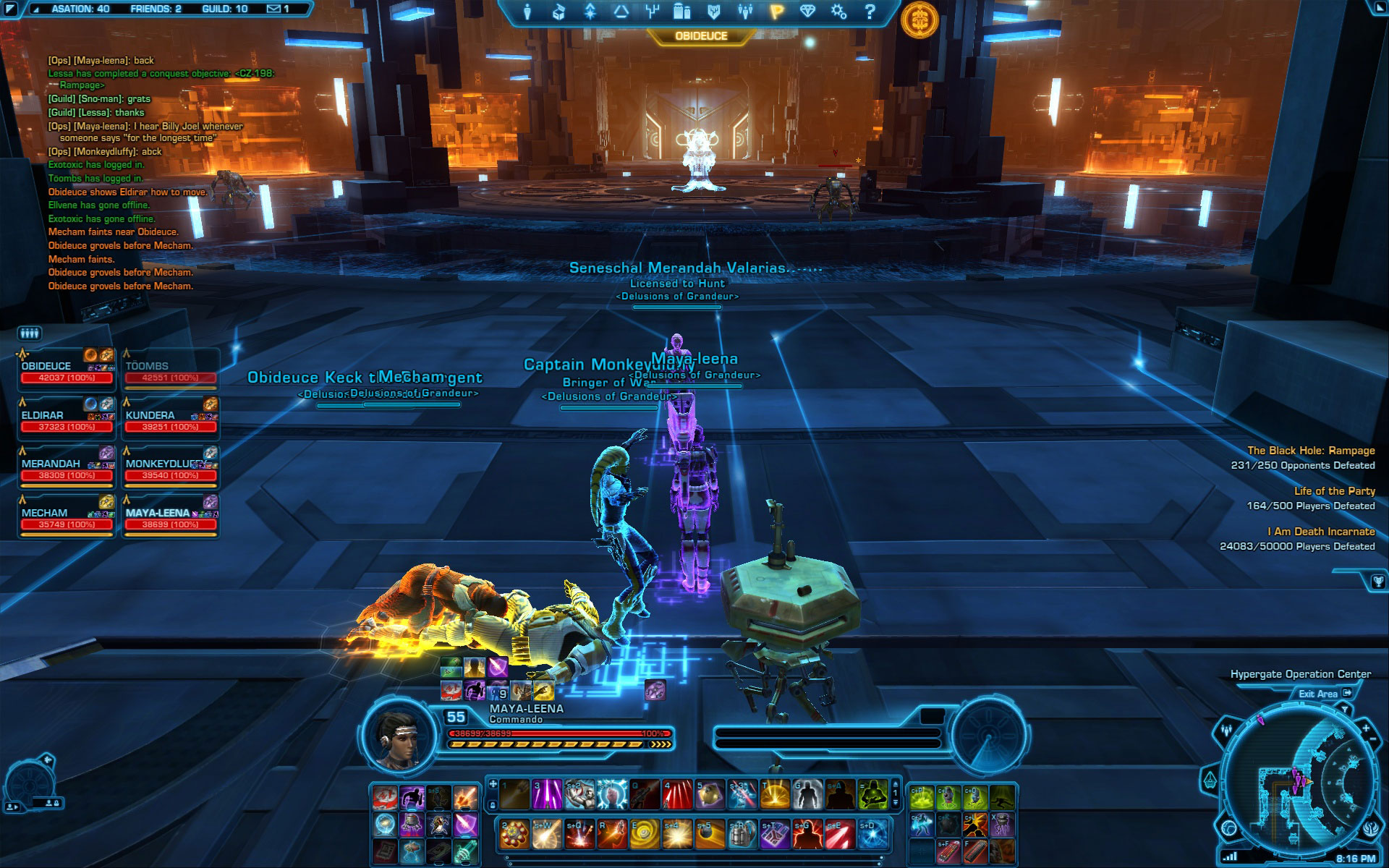Open preferences with the gear icon
Image resolution: width=1389 pixels, height=868 pixels.
[x=838, y=12]
